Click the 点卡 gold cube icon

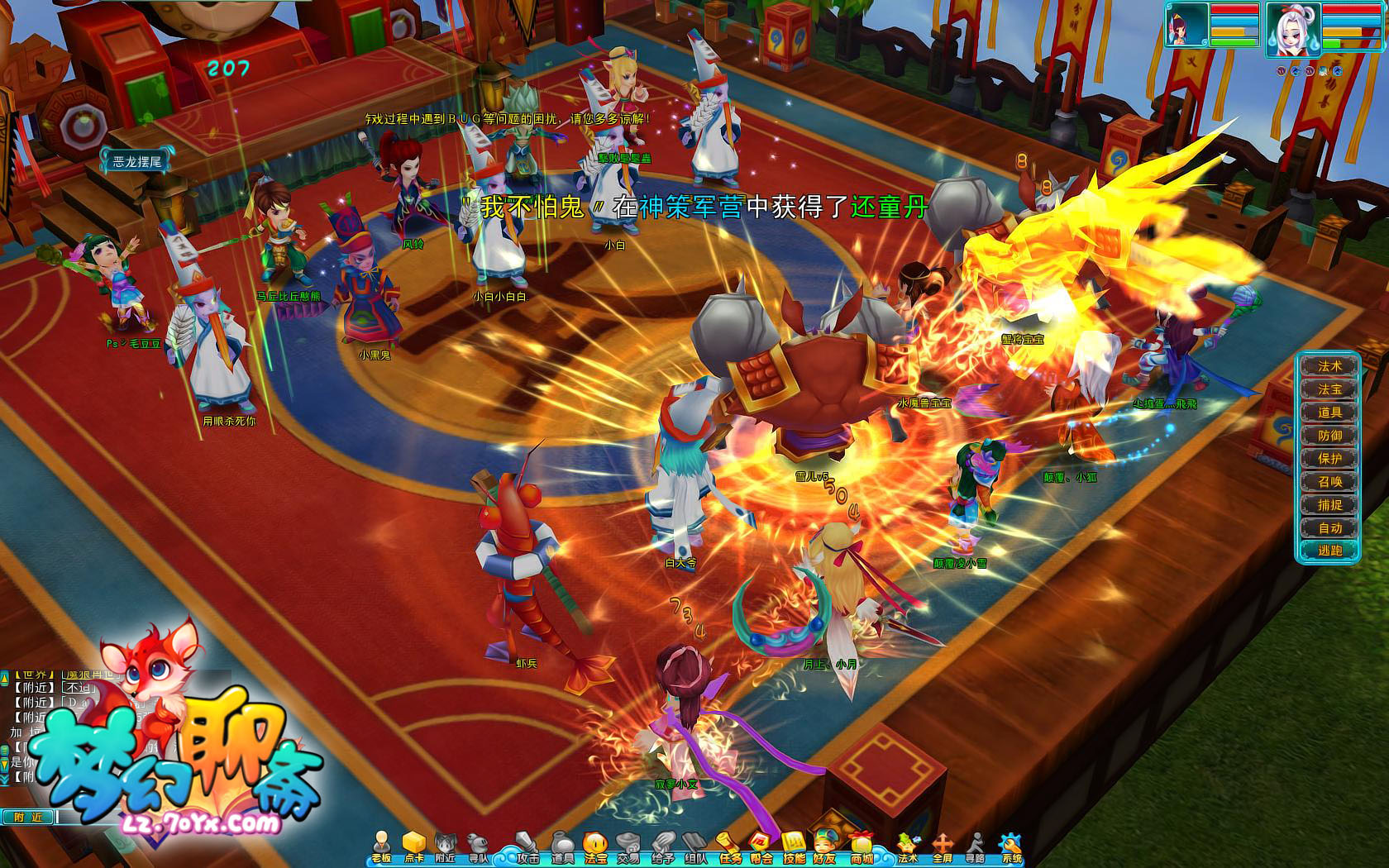413,847
